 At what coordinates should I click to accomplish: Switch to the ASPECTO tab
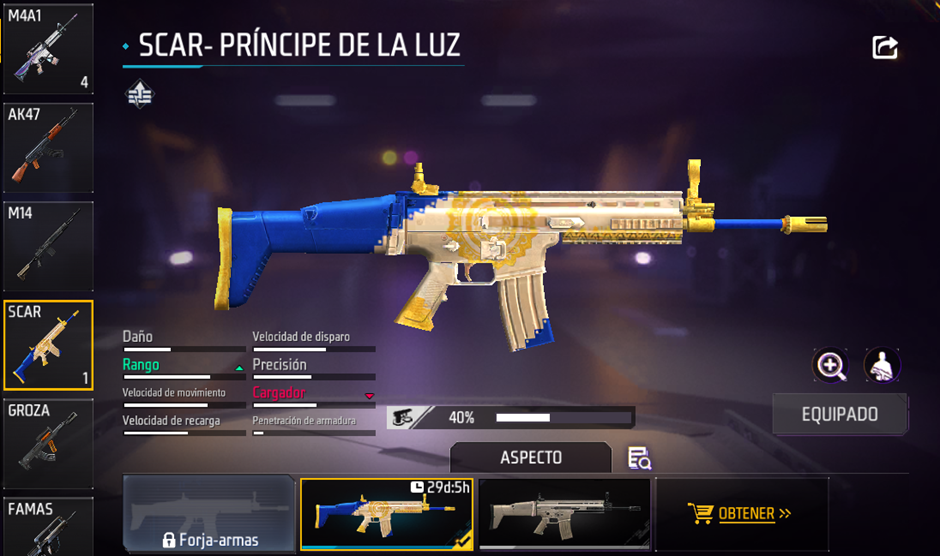(x=530, y=457)
